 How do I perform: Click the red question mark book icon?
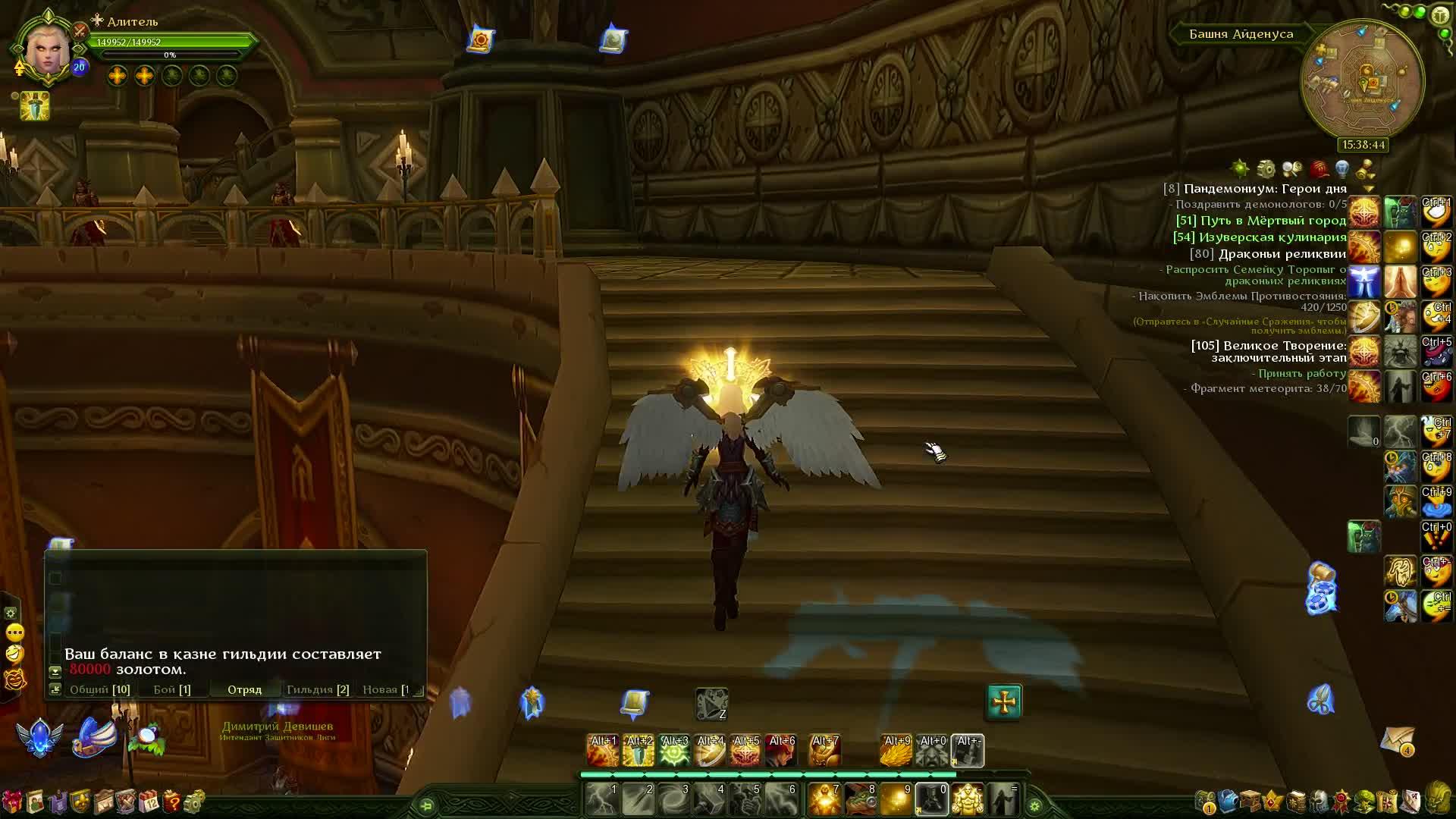pos(171,801)
